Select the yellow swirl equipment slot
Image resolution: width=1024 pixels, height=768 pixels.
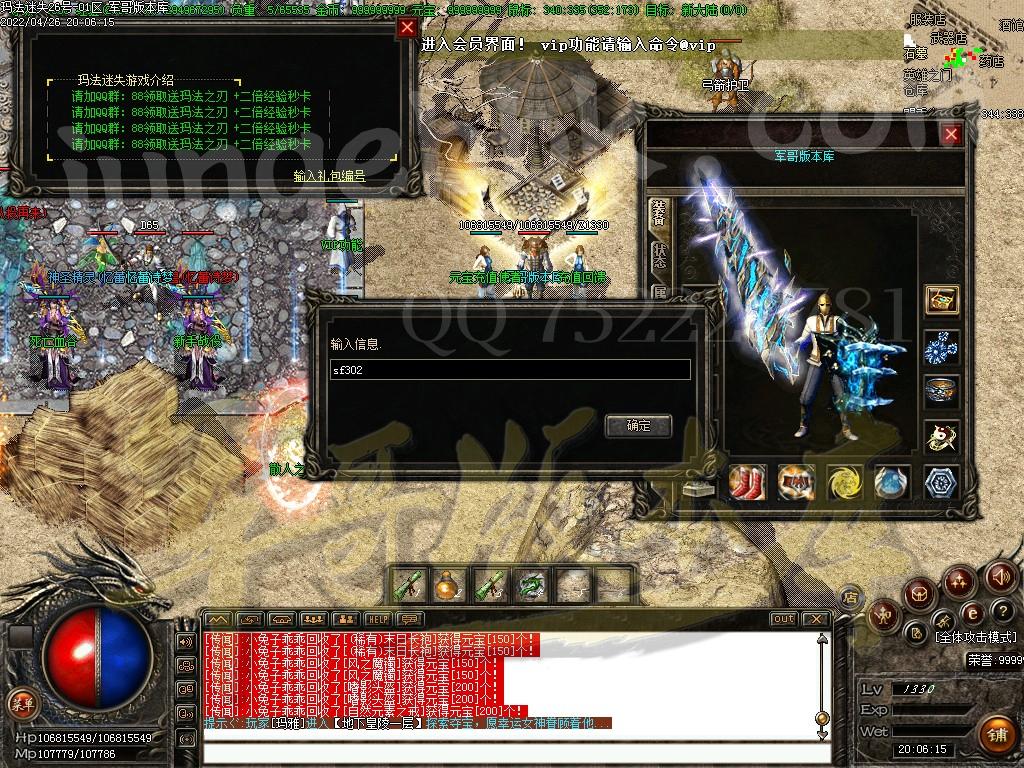point(845,482)
